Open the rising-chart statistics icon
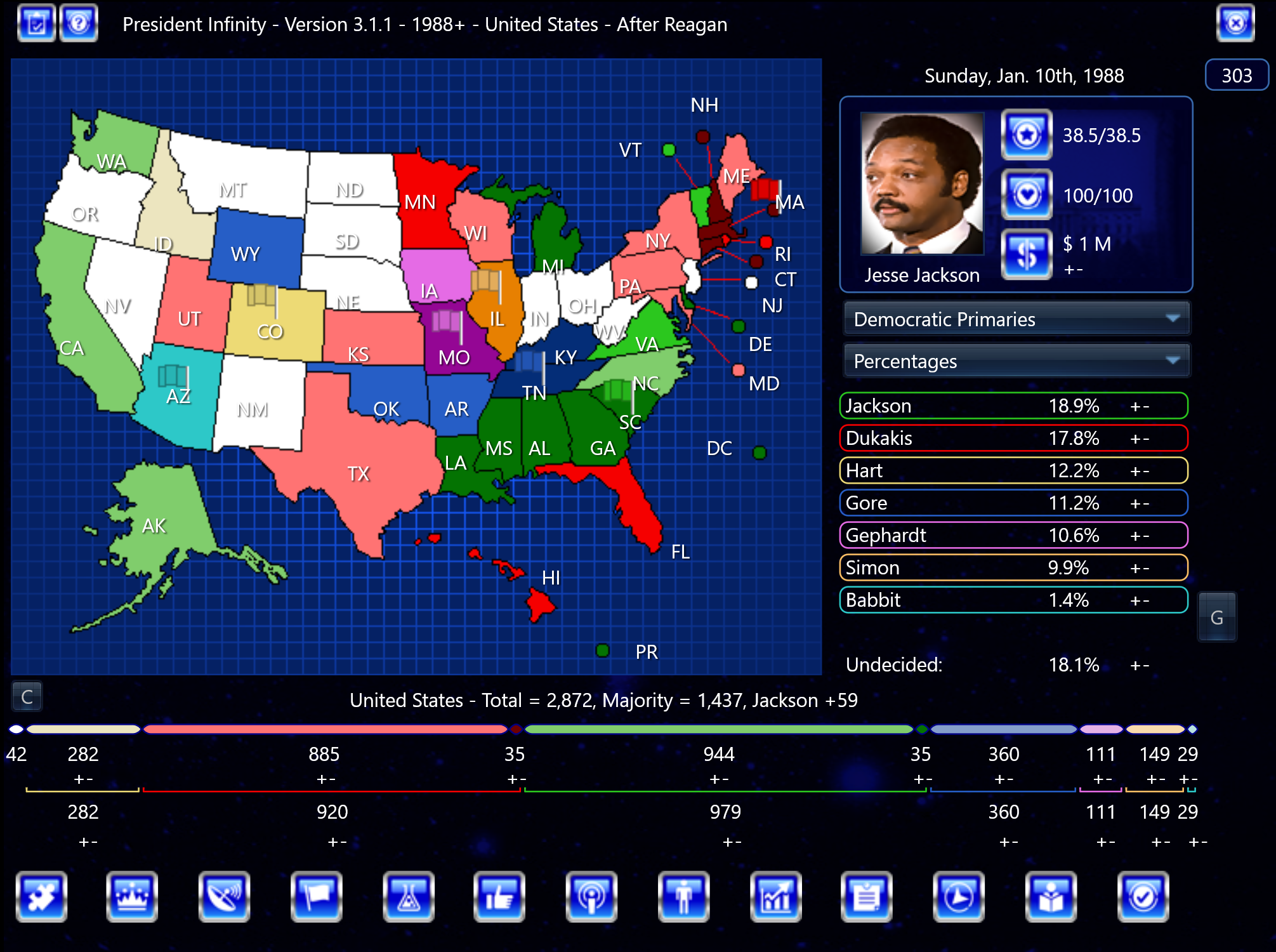This screenshot has width=1276, height=952. click(x=775, y=897)
